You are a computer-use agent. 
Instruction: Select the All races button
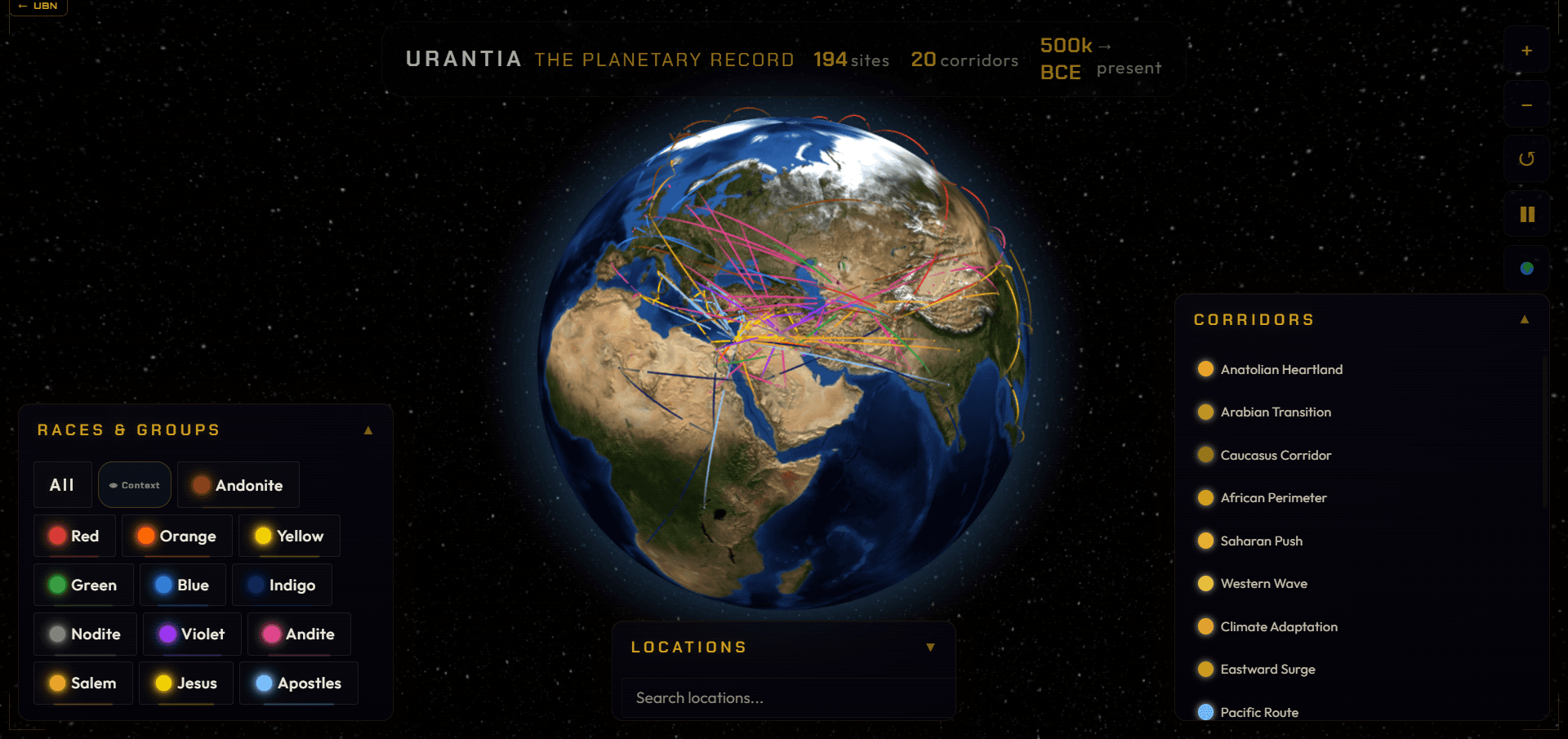(x=62, y=484)
